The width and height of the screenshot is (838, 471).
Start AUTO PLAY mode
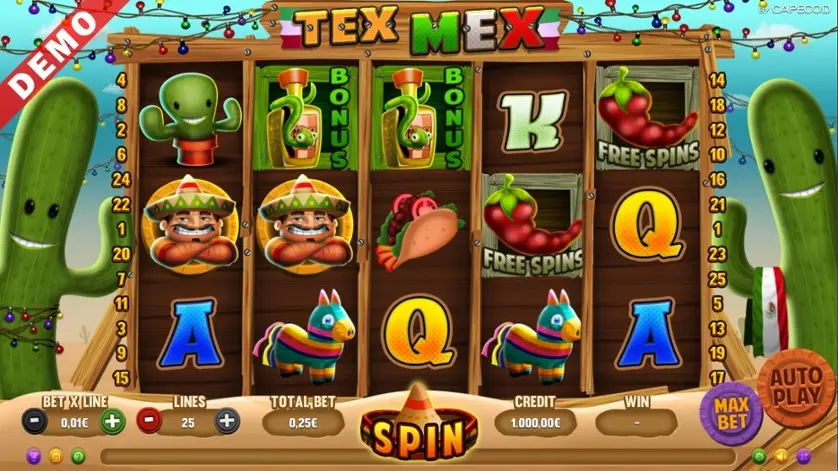[x=795, y=384]
